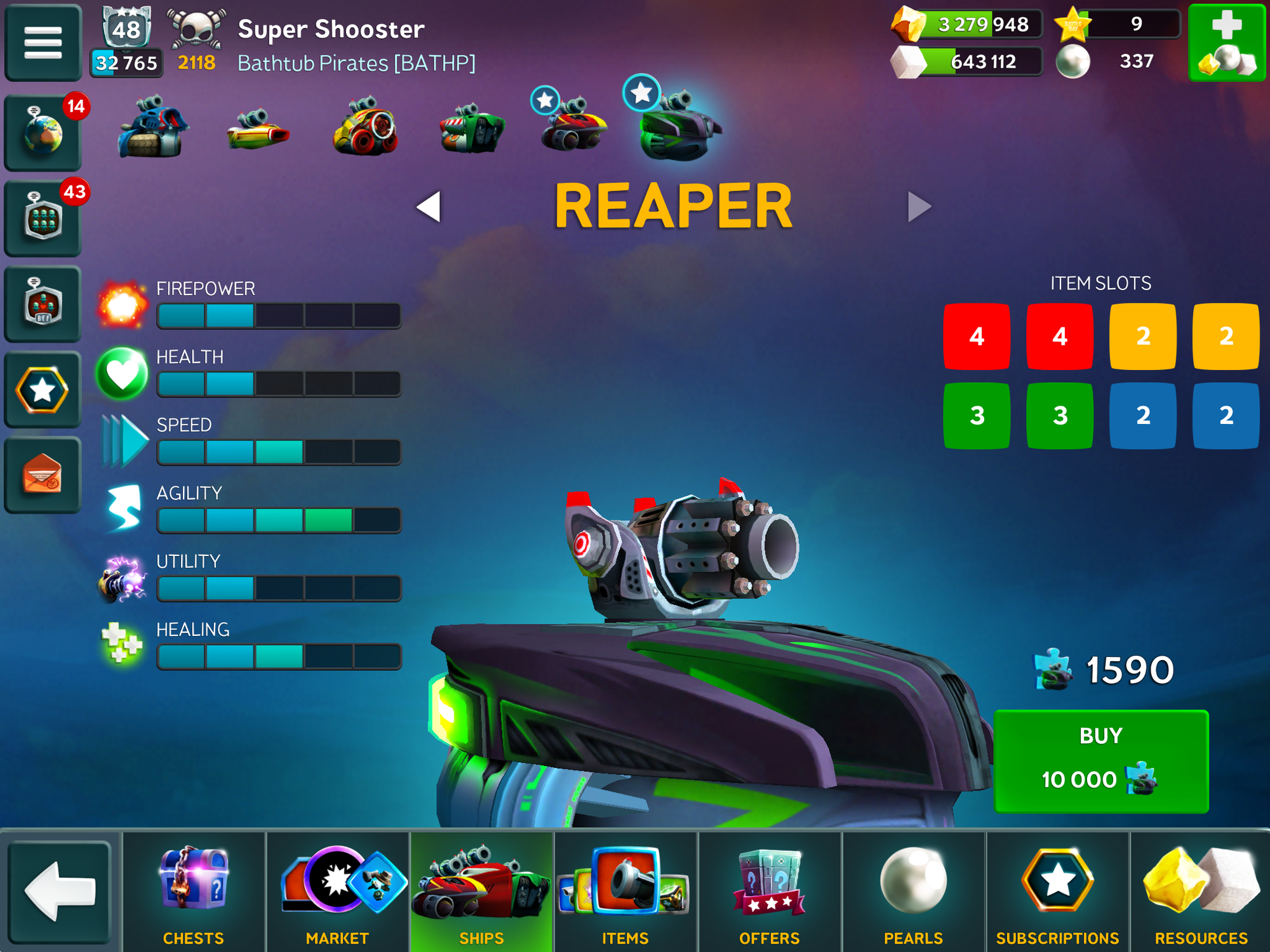
Task: Add resources with the green plus button
Action: pyautogui.click(x=1226, y=43)
